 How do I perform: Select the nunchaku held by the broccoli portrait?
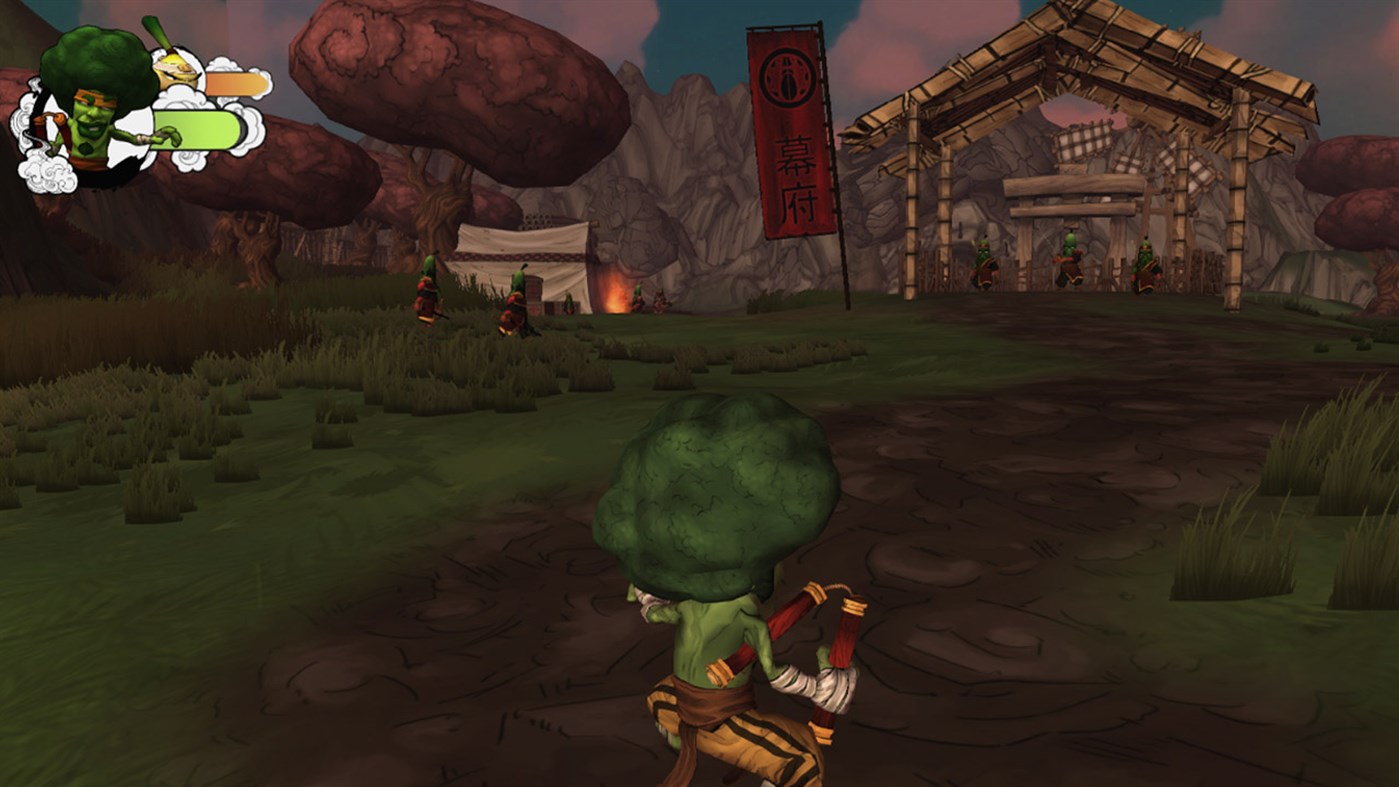(x=50, y=125)
